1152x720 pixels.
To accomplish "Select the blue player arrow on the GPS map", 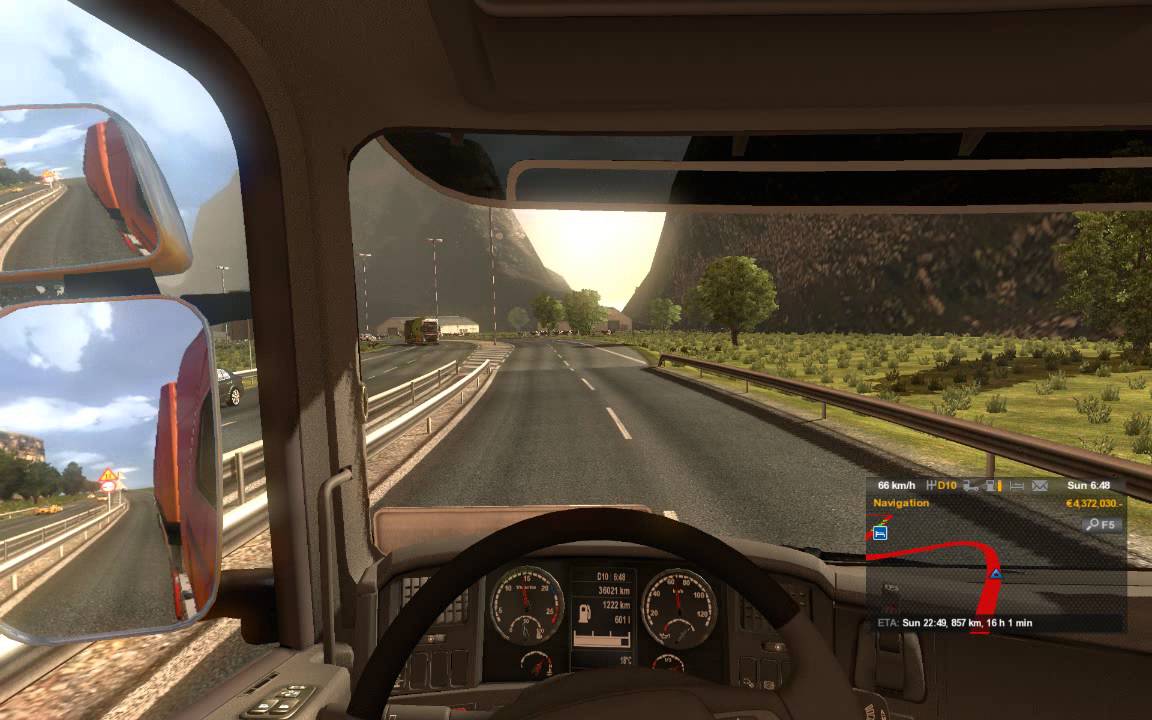I will (x=996, y=574).
